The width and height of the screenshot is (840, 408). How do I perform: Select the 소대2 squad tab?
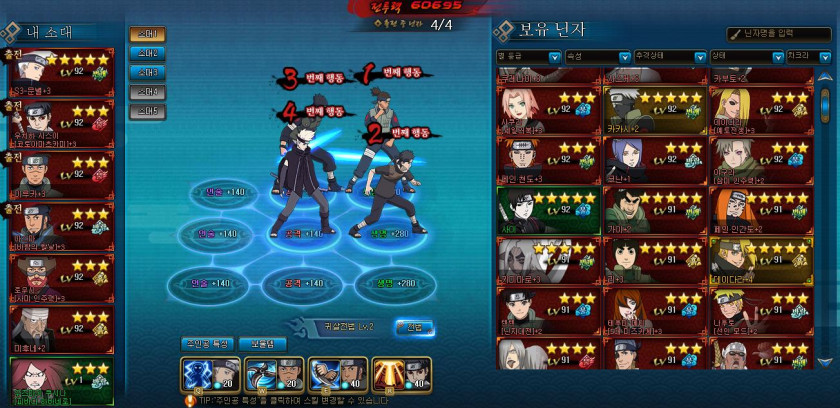pos(147,54)
